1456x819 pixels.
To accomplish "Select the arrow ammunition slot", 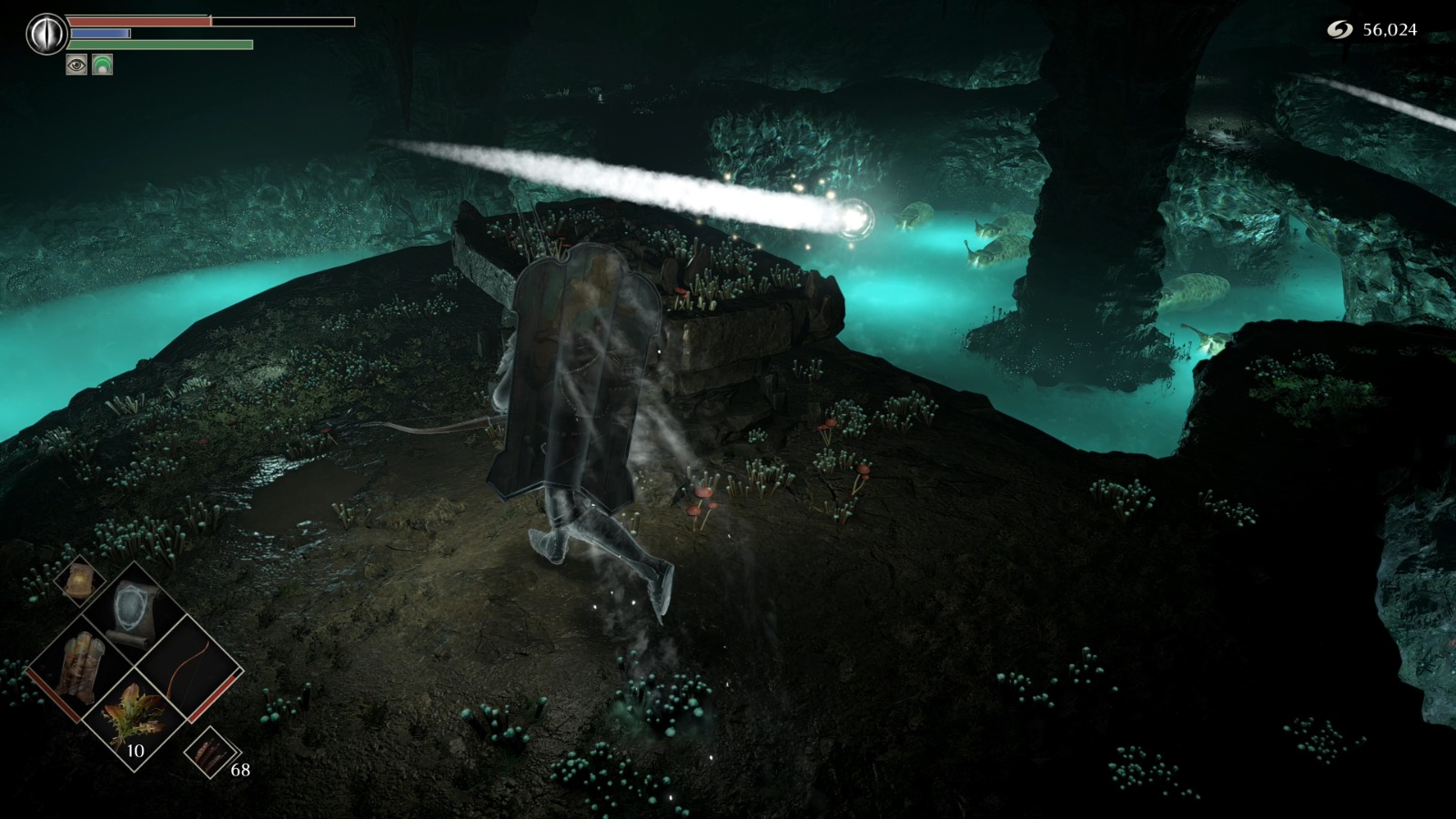I will (207, 753).
